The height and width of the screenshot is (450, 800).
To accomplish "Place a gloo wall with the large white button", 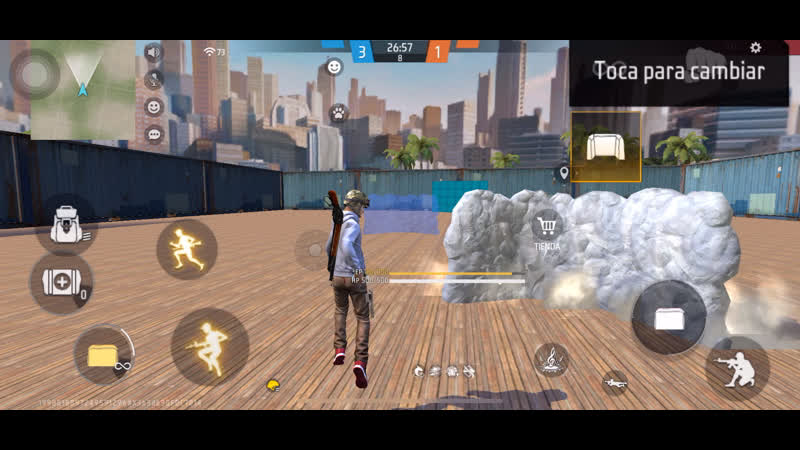I will pyautogui.click(x=669, y=317).
